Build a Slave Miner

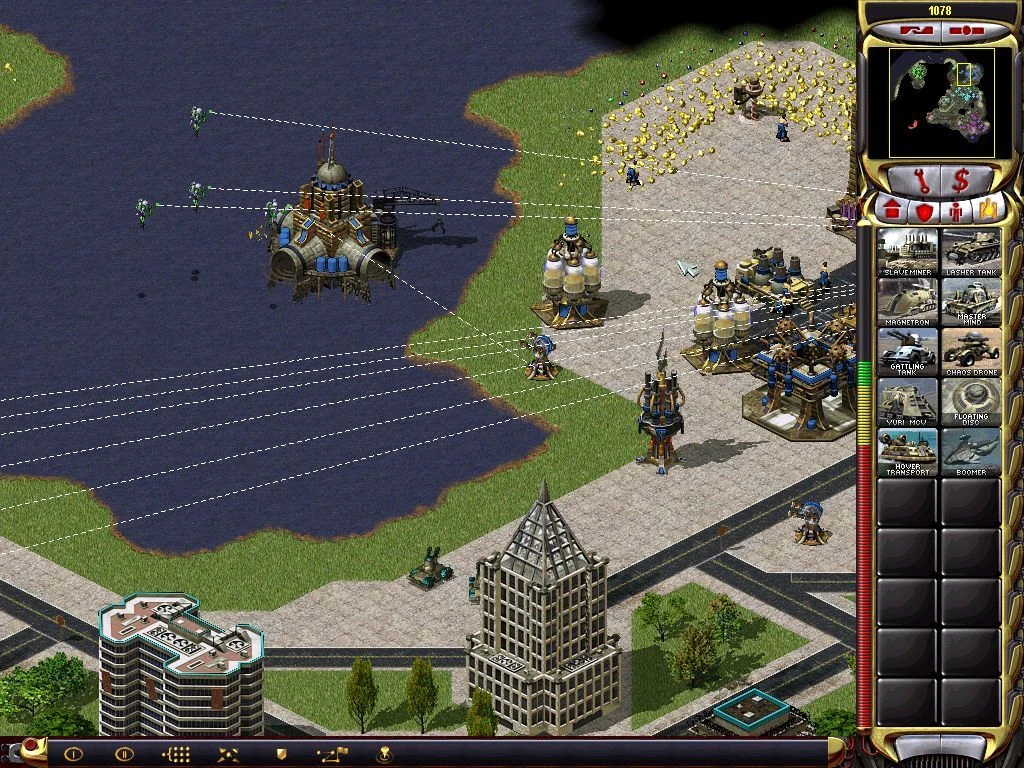908,253
